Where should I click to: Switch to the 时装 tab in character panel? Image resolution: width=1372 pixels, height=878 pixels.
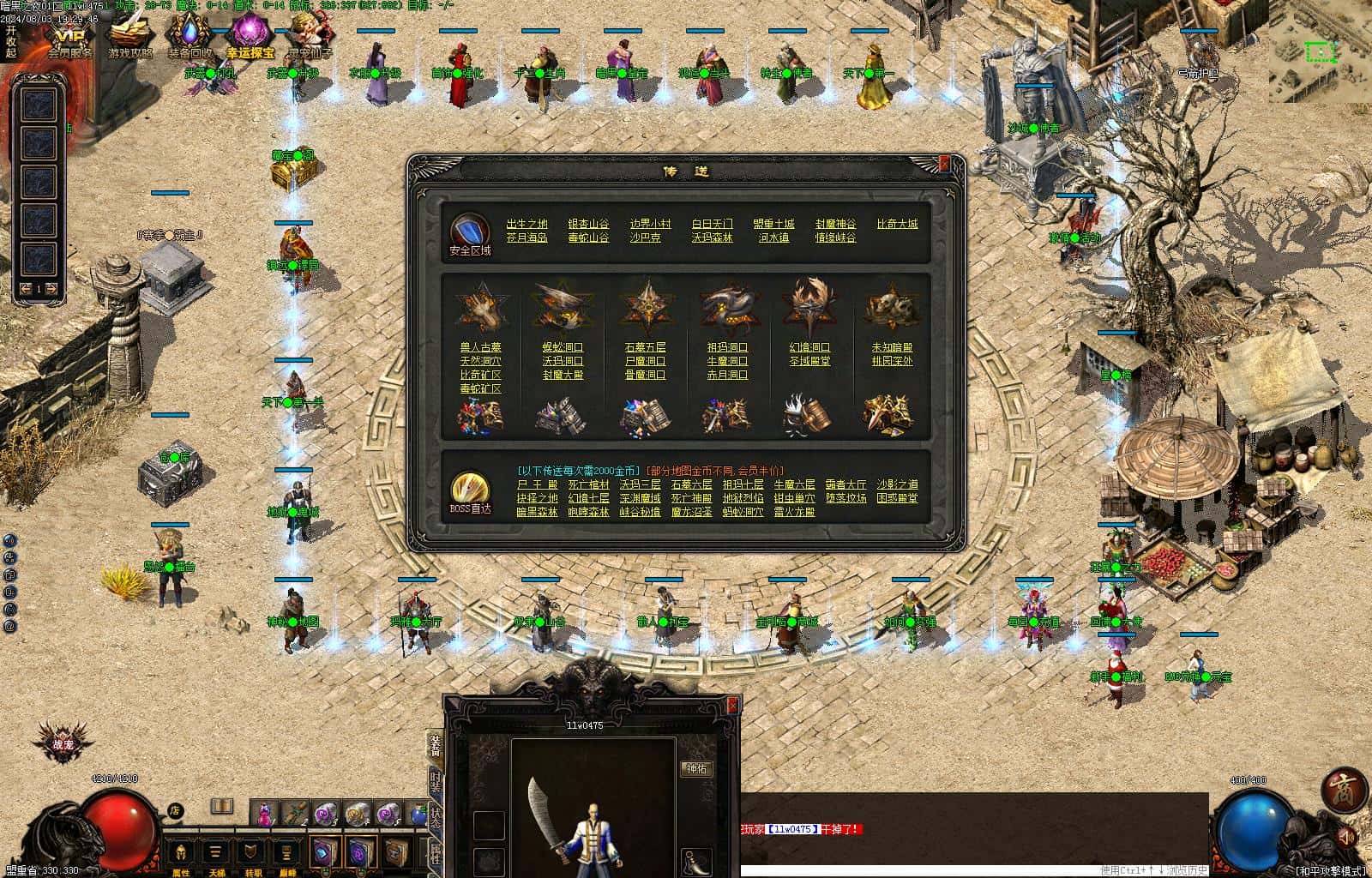(x=436, y=779)
